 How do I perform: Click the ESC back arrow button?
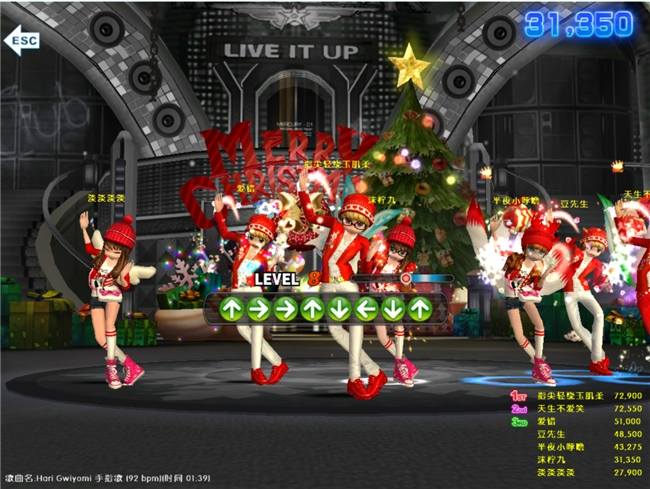pos(22,40)
